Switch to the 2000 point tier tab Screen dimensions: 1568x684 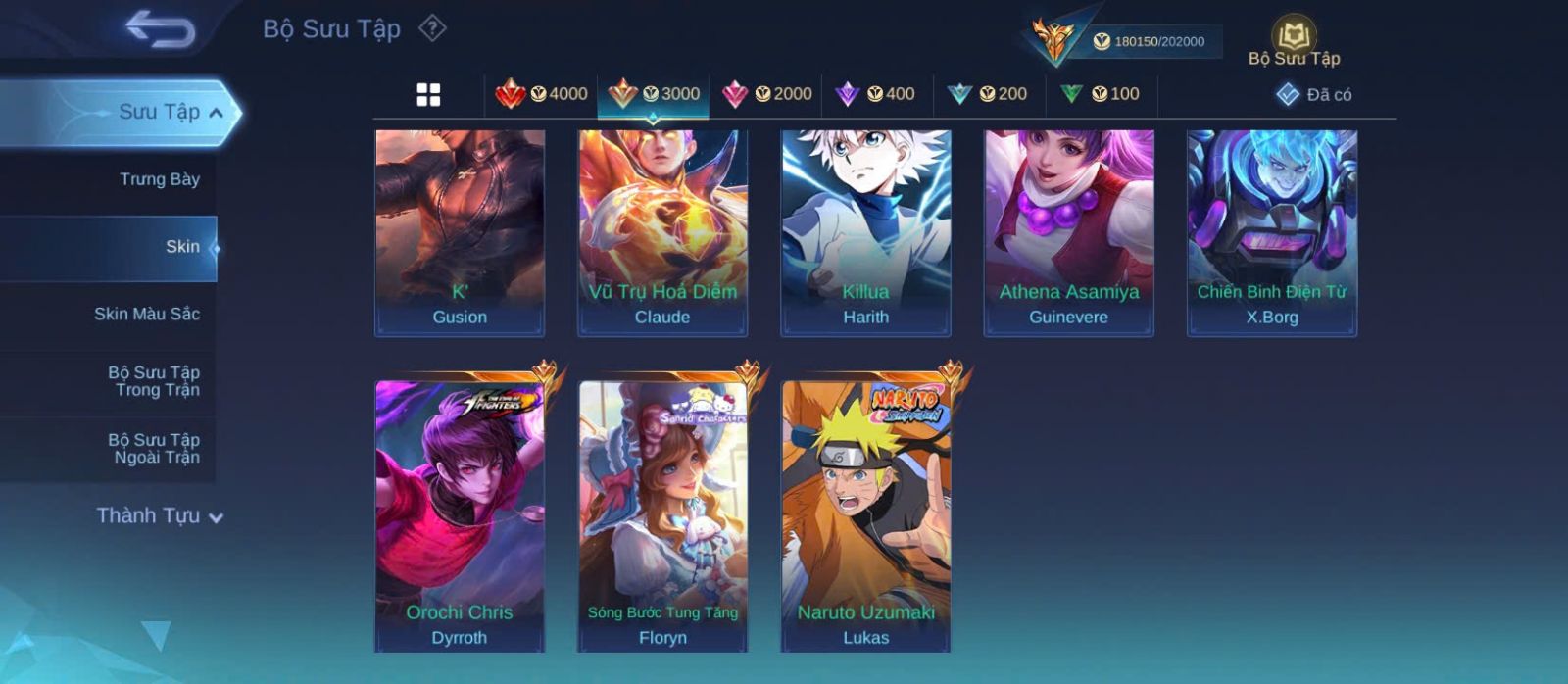click(x=766, y=94)
